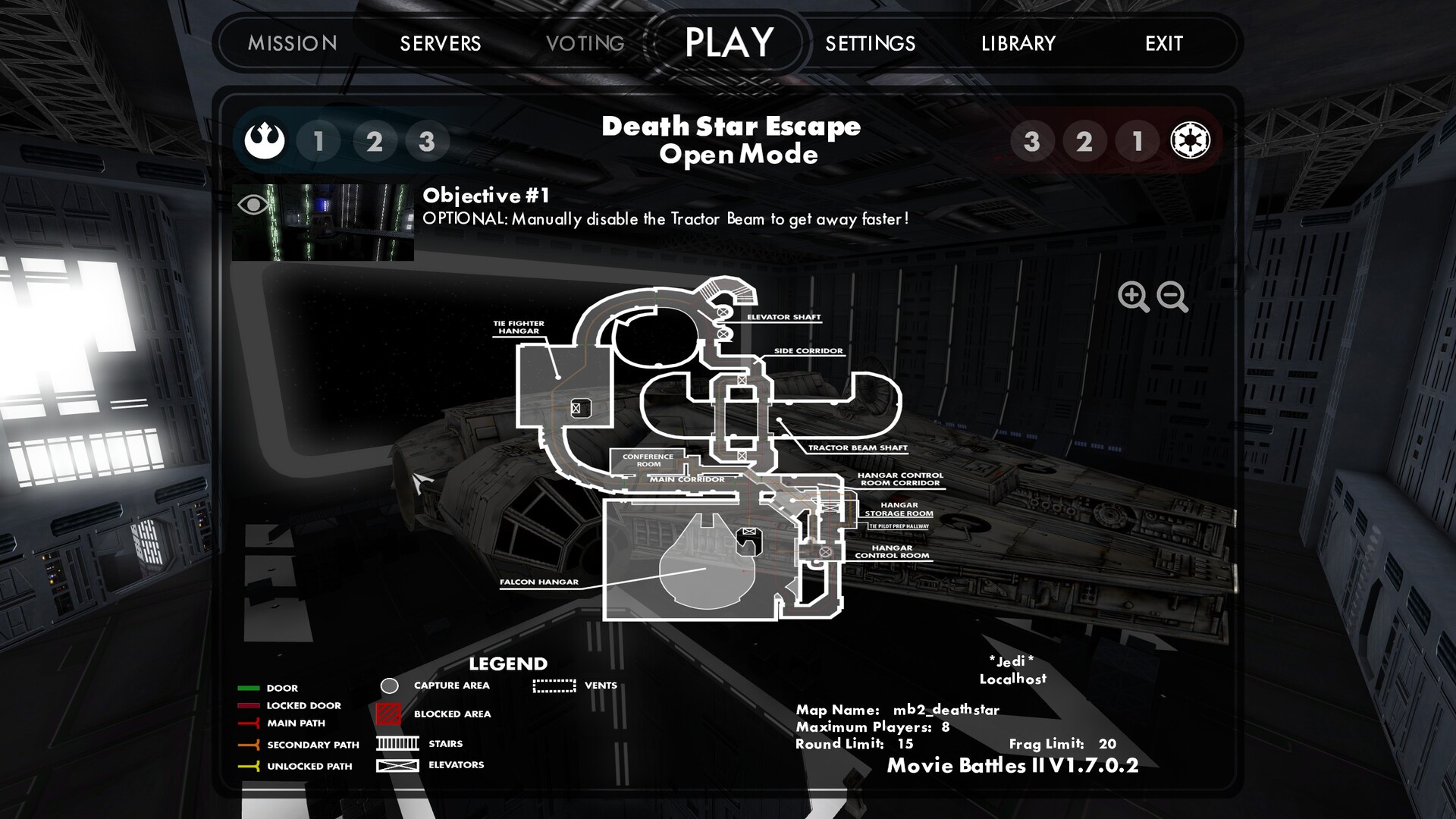Click the green DOOR legend swatch

(248, 687)
